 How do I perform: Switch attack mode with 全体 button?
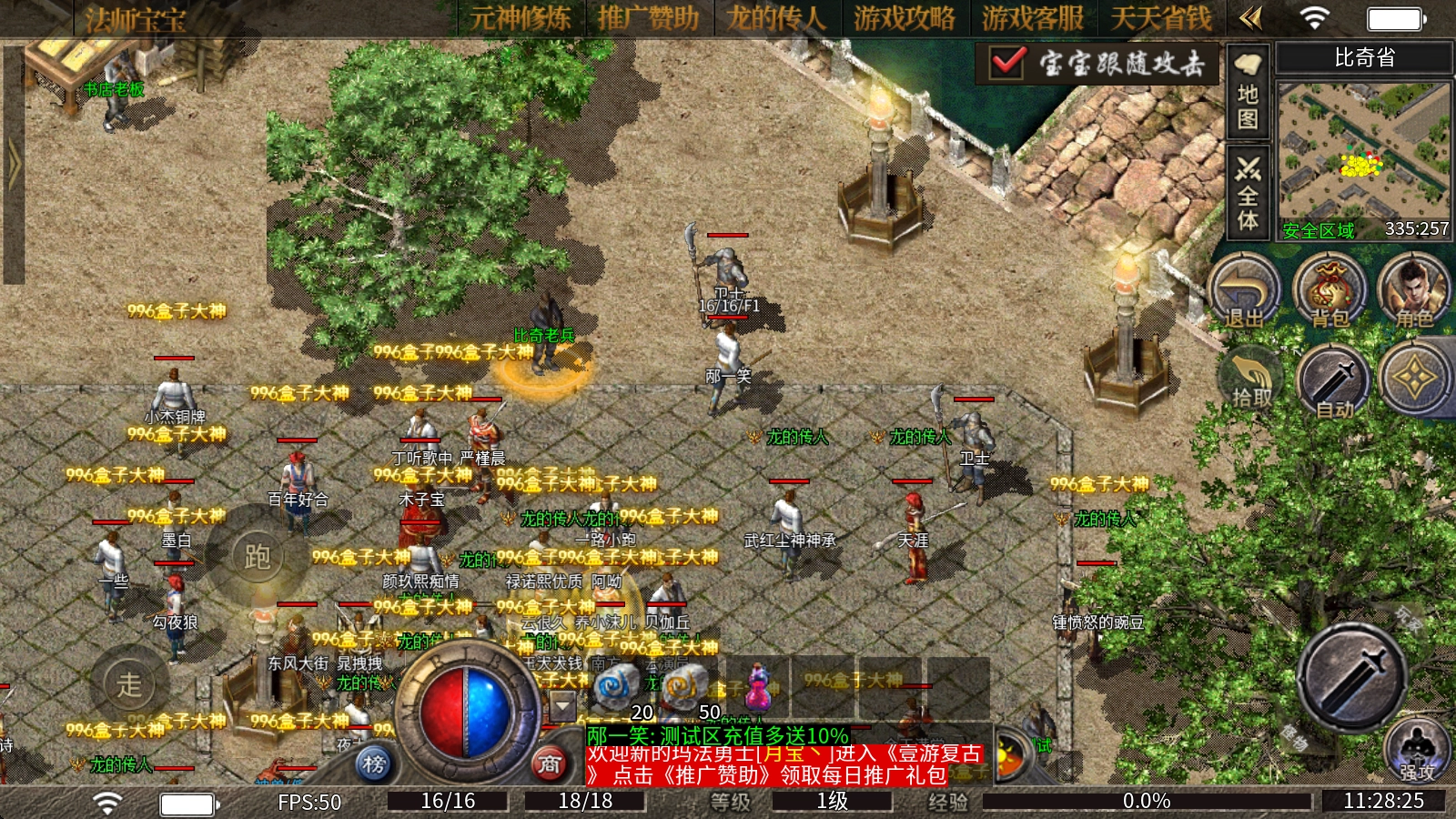[1248, 194]
